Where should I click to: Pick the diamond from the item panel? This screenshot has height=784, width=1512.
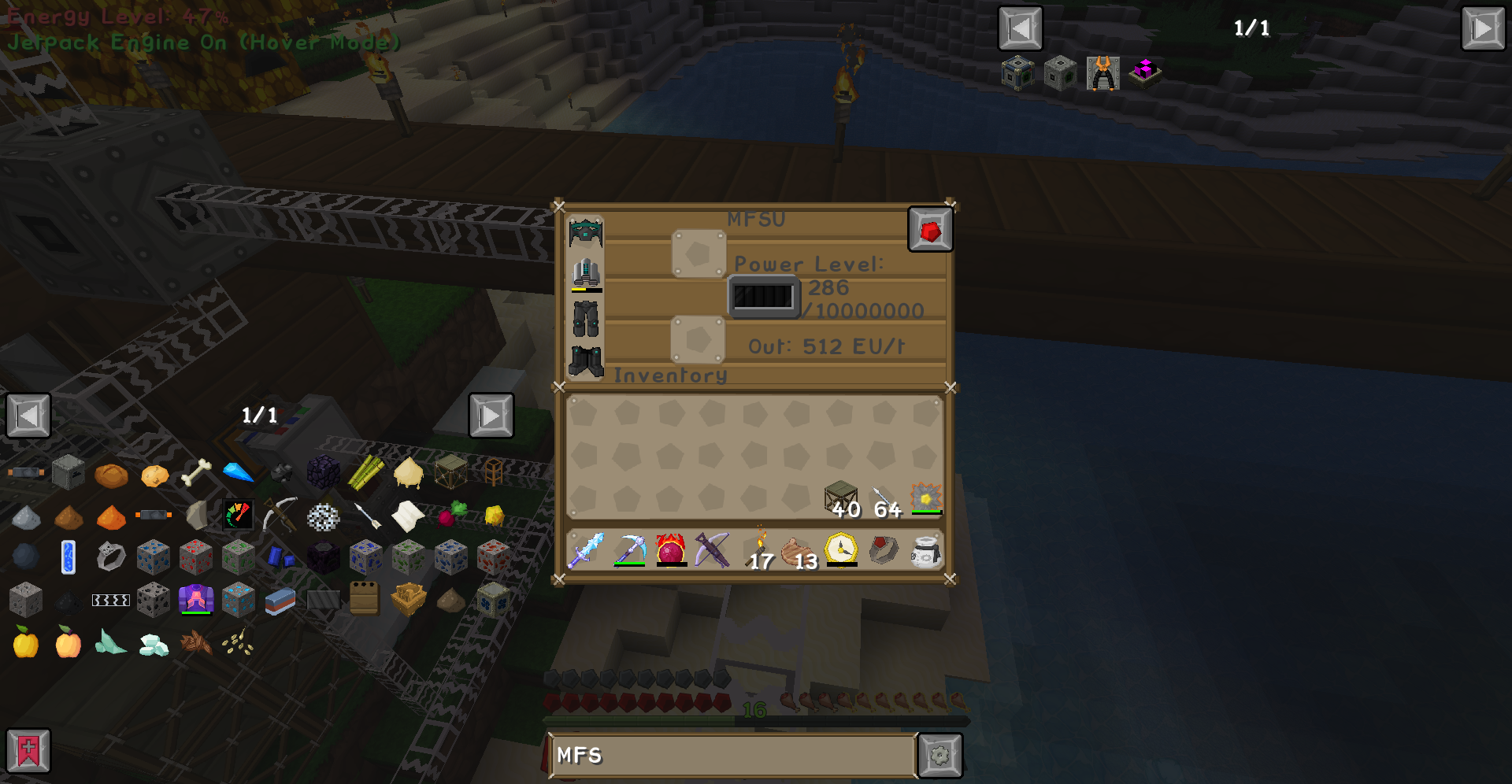pyautogui.click(x=239, y=472)
